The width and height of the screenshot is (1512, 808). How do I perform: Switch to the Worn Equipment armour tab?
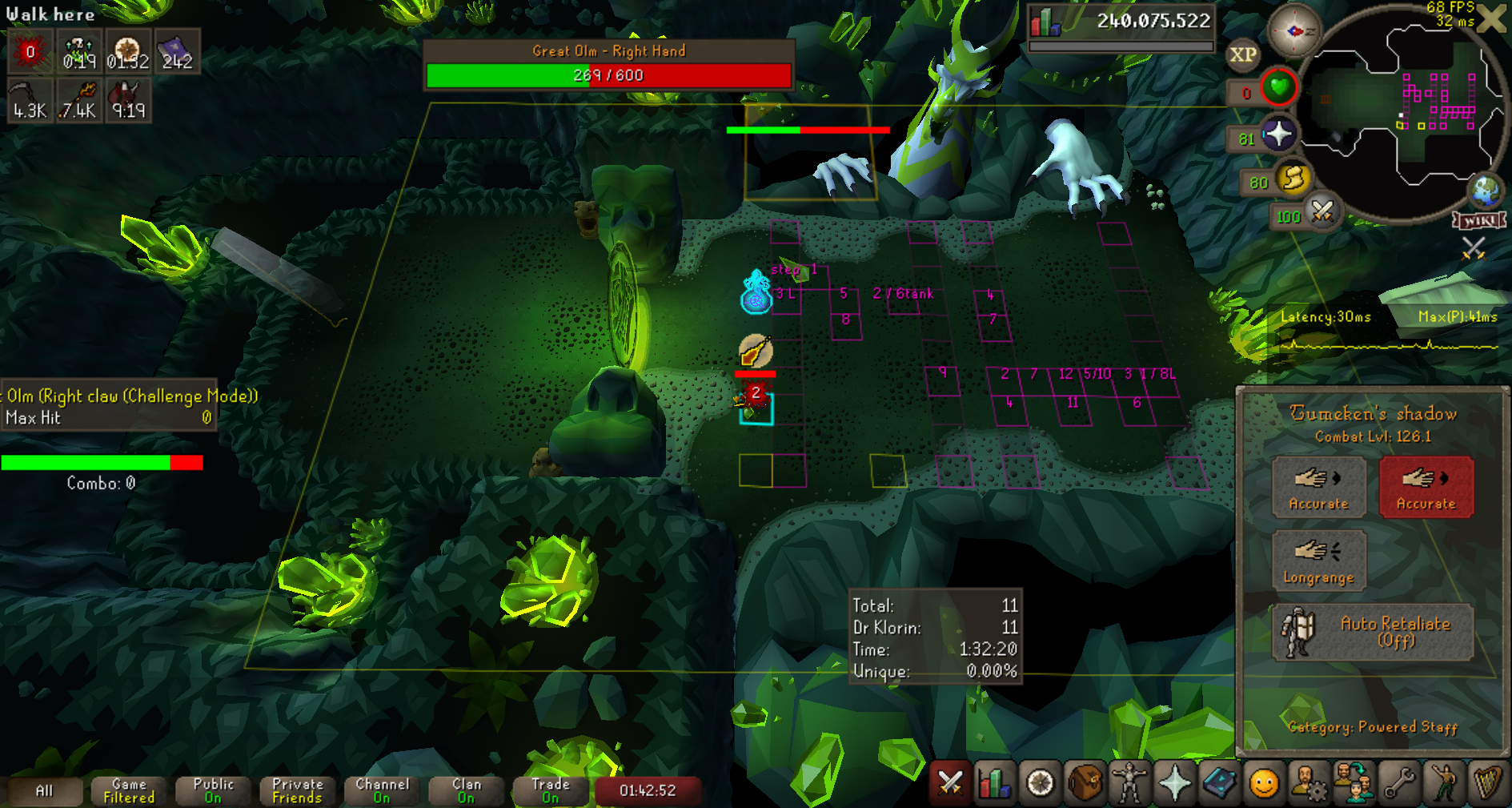point(1129,783)
